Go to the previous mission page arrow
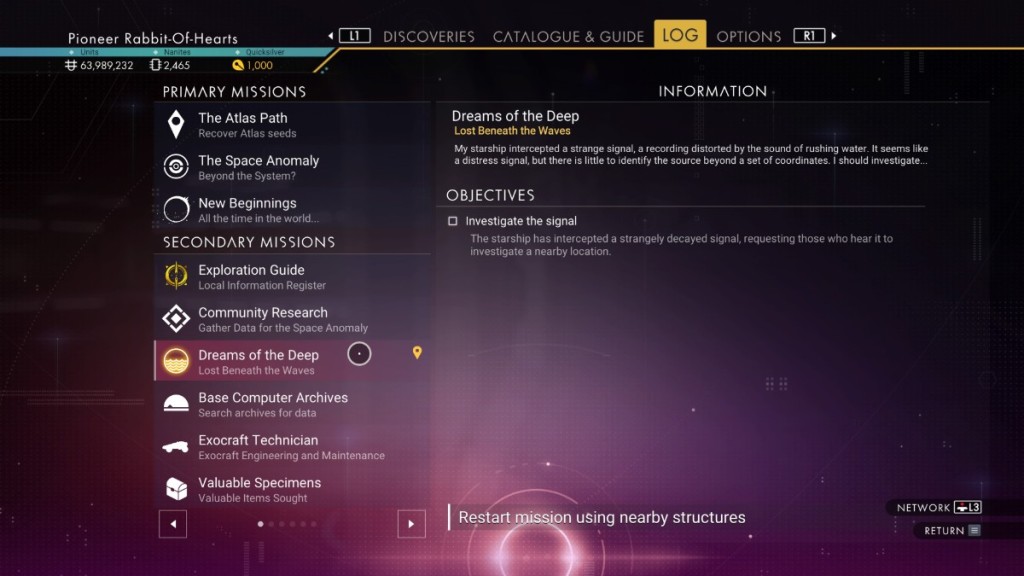The width and height of the screenshot is (1024, 576). pyautogui.click(x=173, y=523)
